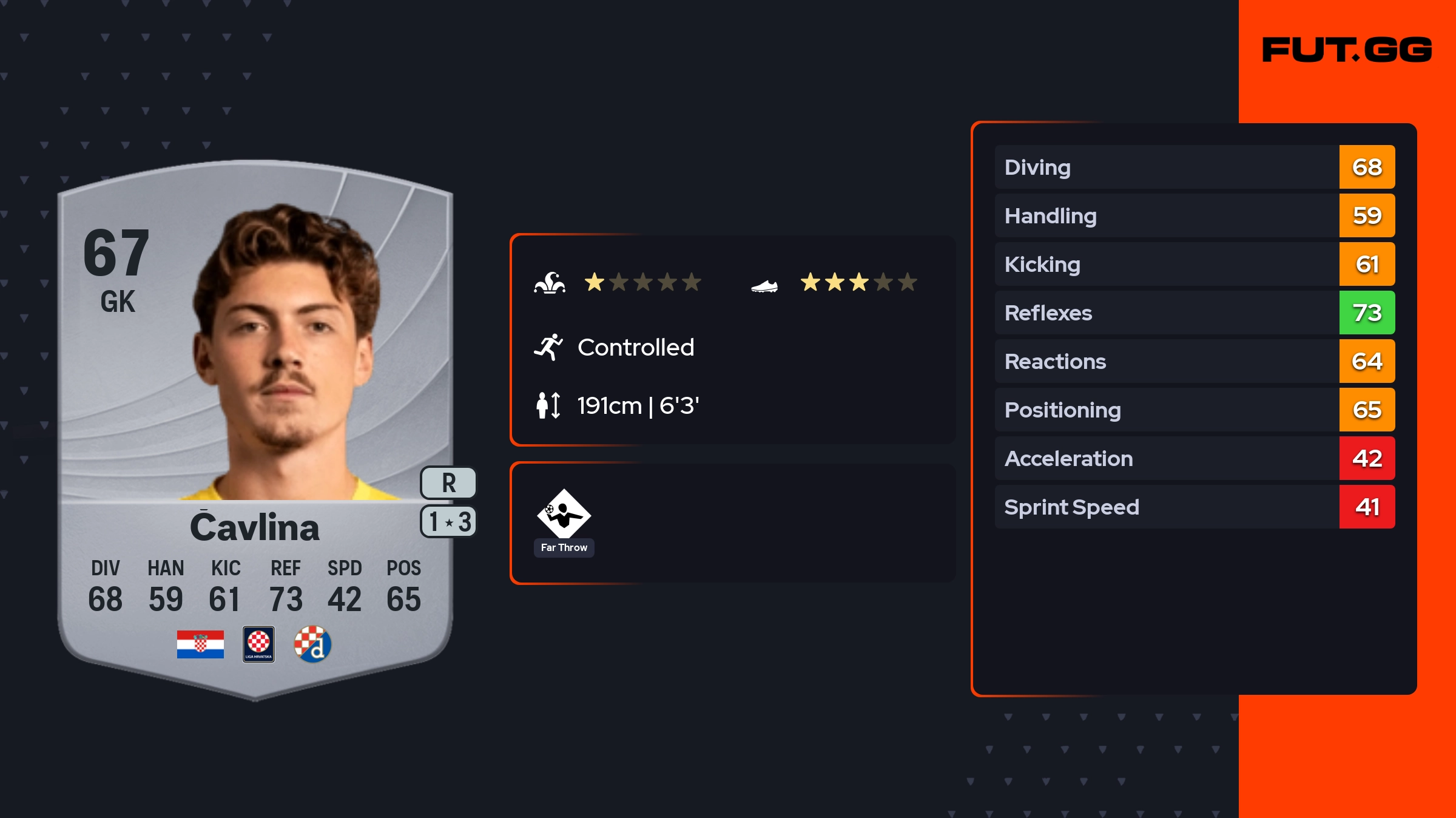The height and width of the screenshot is (818, 1456).
Task: Click the R preferred foot badge
Action: click(x=448, y=483)
